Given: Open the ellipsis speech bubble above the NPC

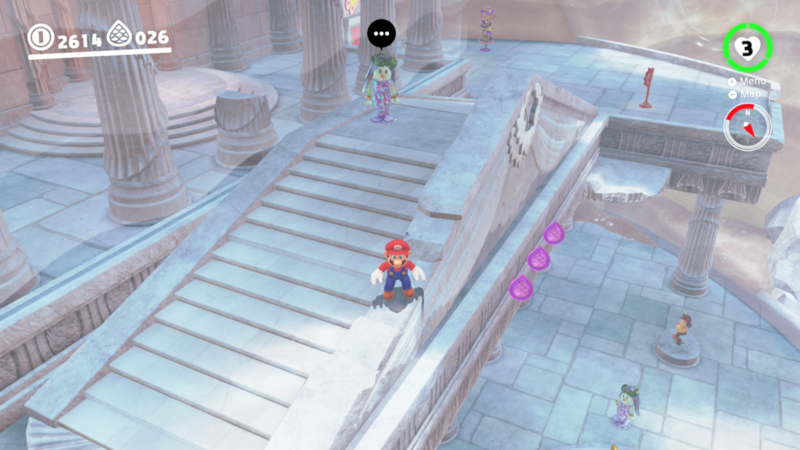Looking at the screenshot, I should tap(380, 34).
